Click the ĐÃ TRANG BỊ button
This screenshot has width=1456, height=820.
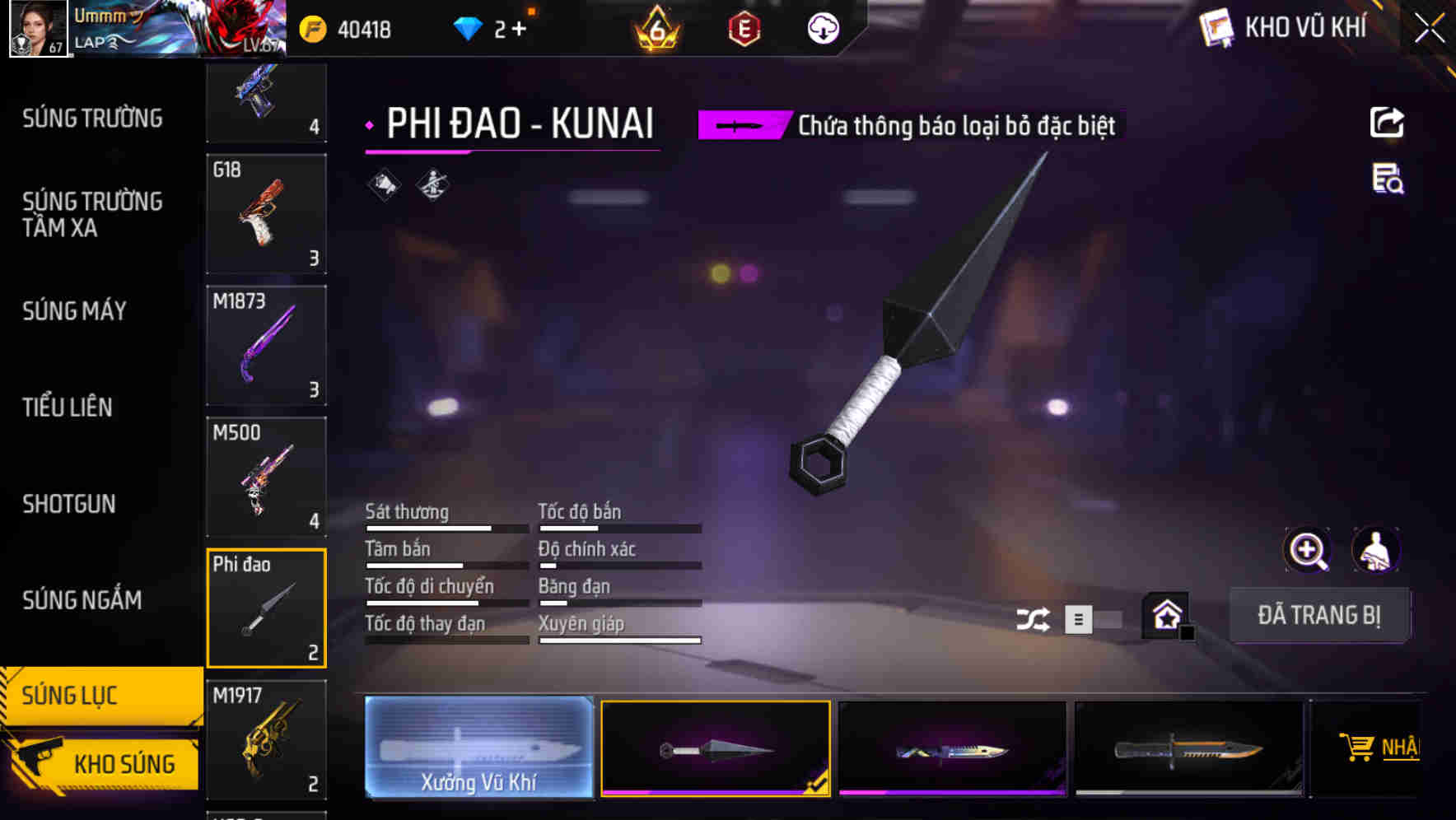[1319, 615]
